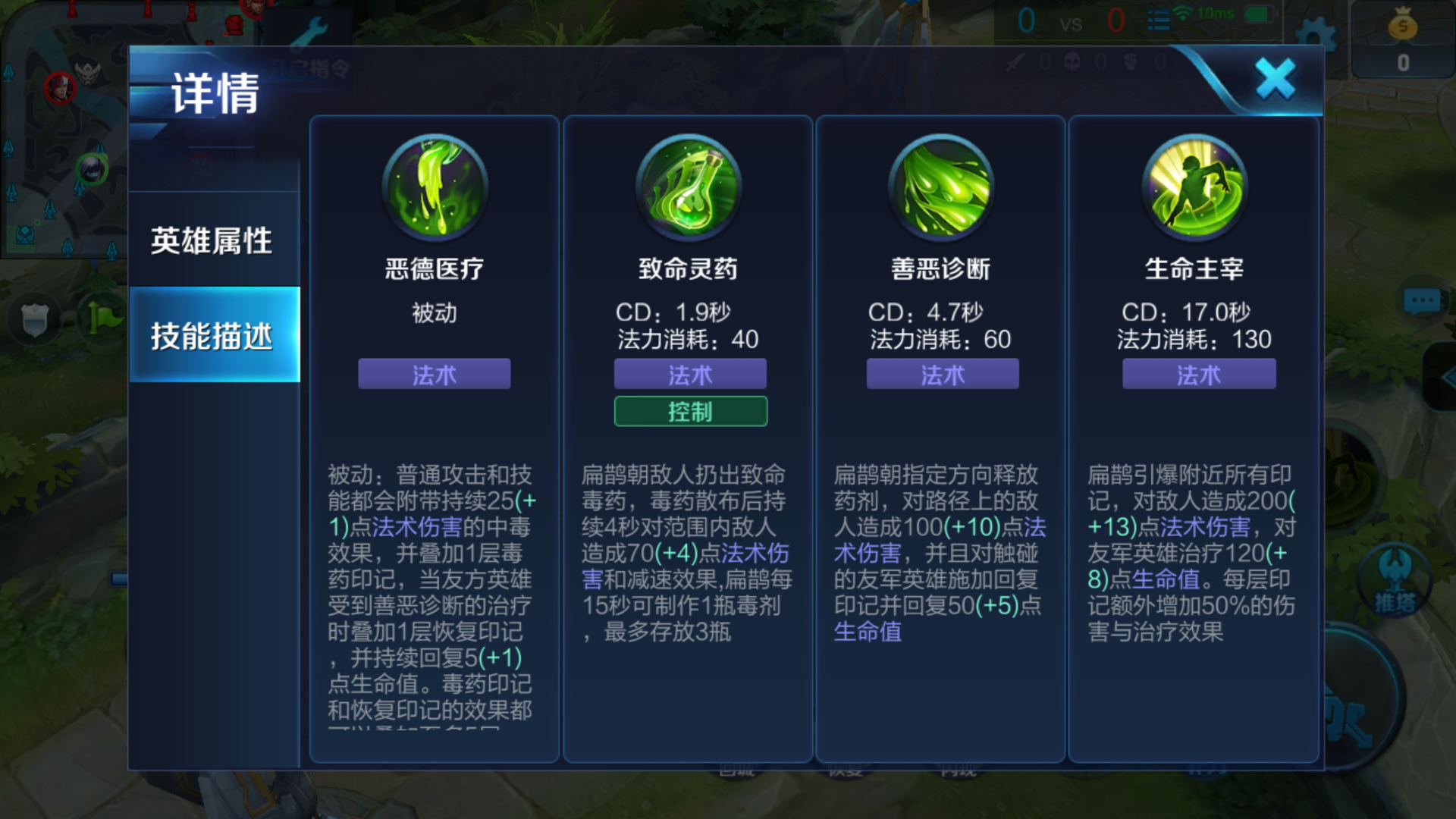Switch to the 英雄属性 tab

(213, 241)
